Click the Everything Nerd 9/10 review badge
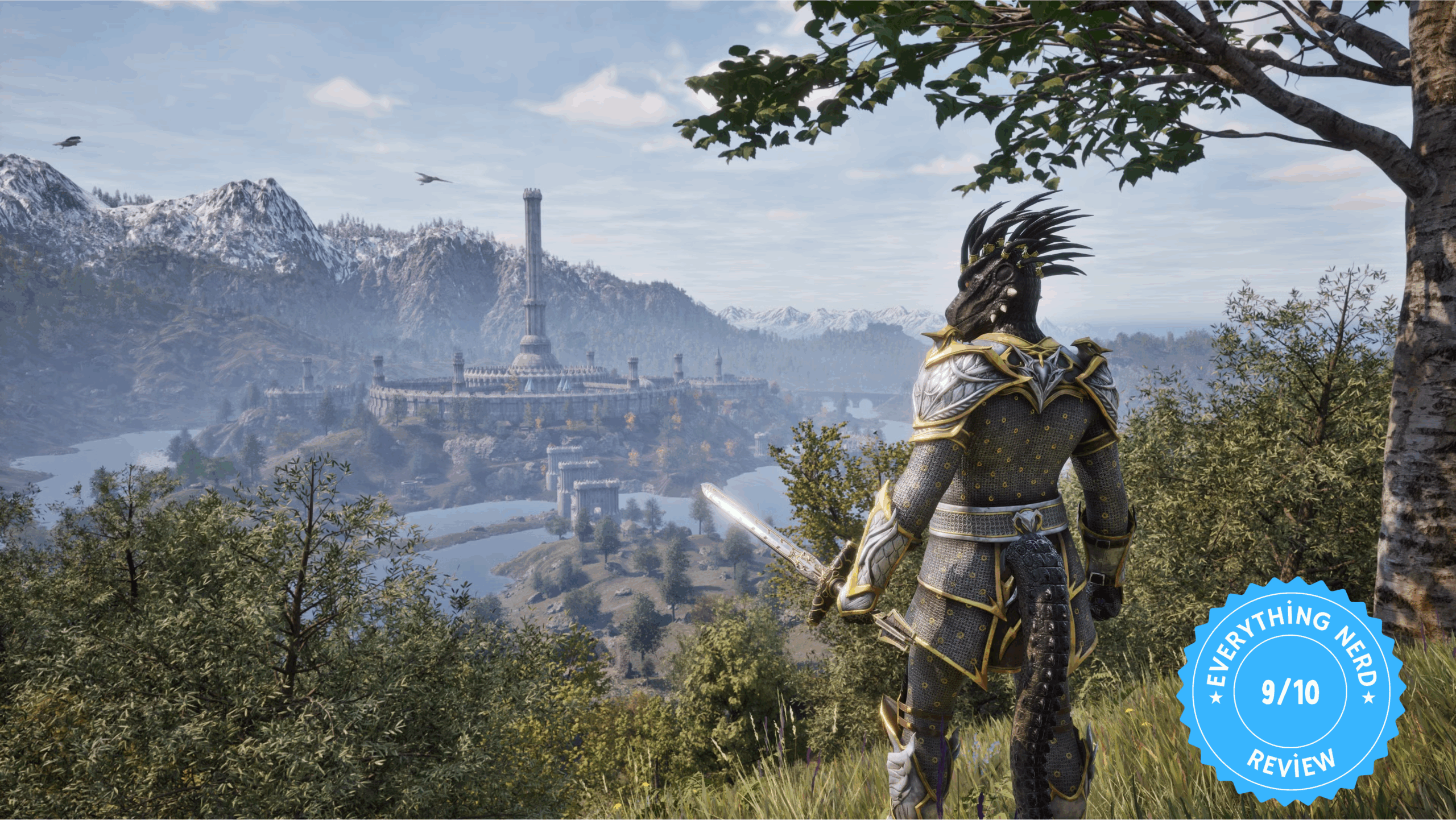This screenshot has width=1456, height=820. point(1291,692)
